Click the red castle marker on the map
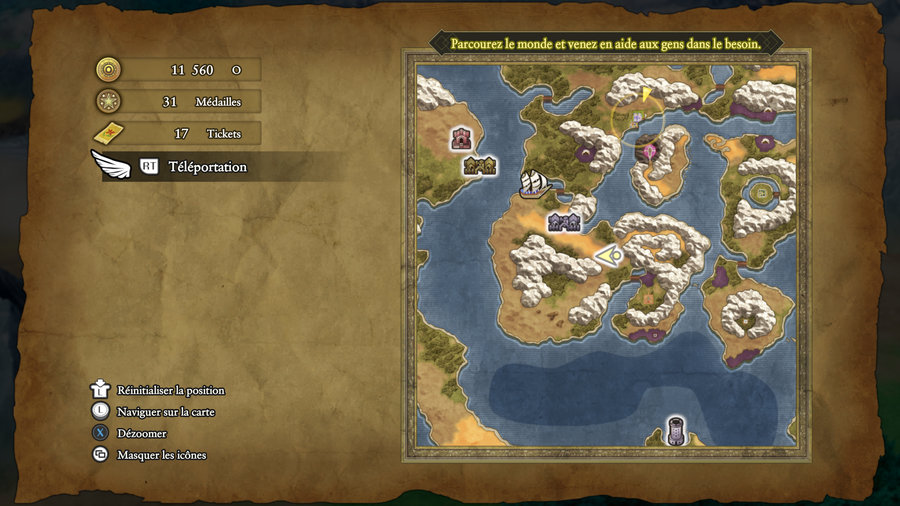Screen dimensions: 900x506 (x=461, y=139)
